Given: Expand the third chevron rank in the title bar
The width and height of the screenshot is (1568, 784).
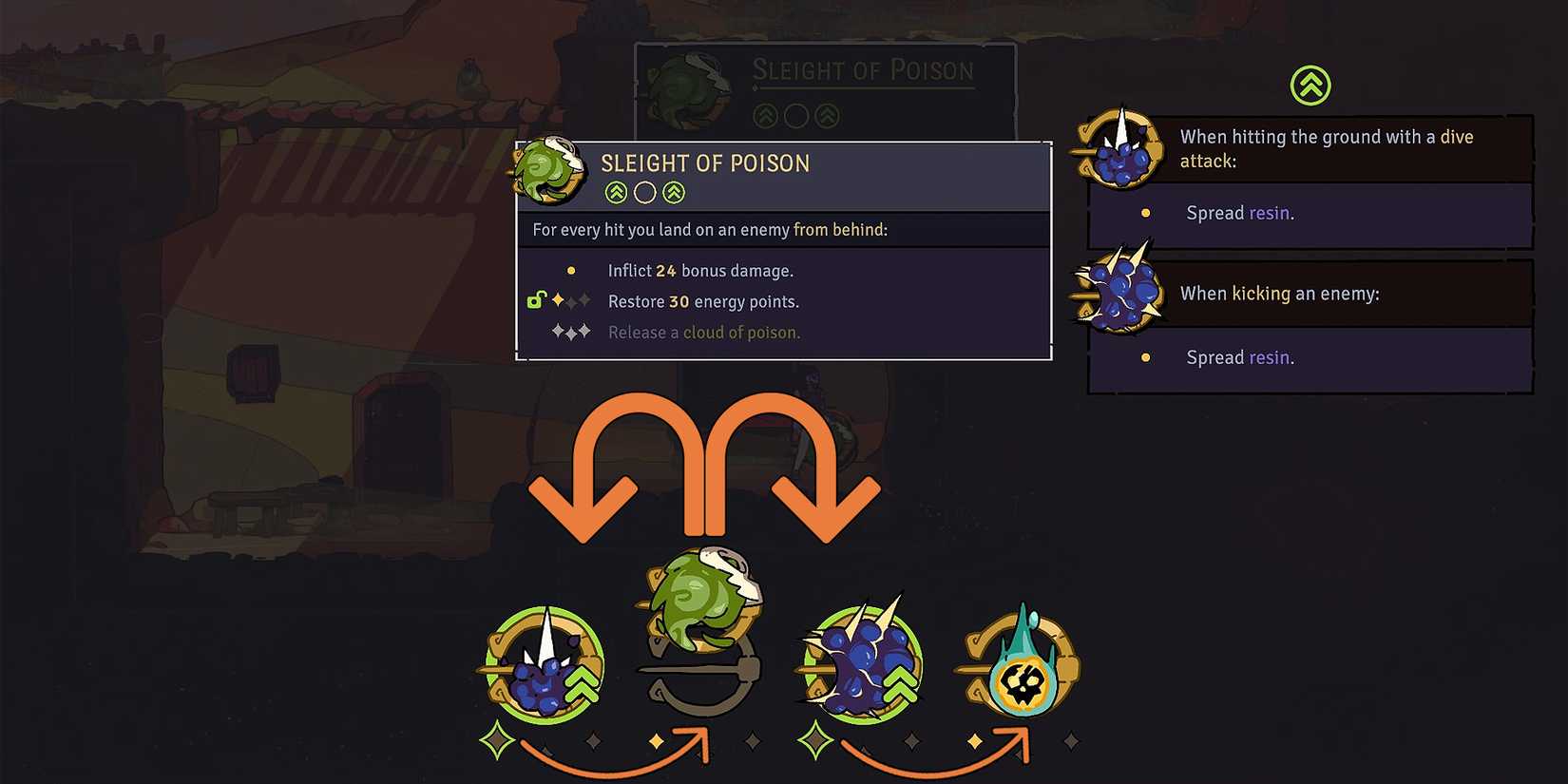Looking at the screenshot, I should coord(674,191).
